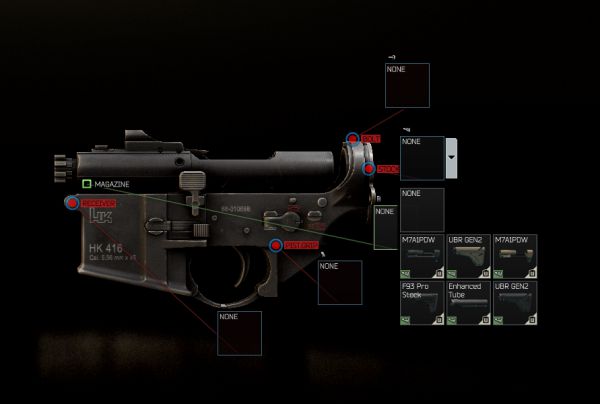
Task: Open the empty slot linked to pistol grip
Action: point(339,282)
